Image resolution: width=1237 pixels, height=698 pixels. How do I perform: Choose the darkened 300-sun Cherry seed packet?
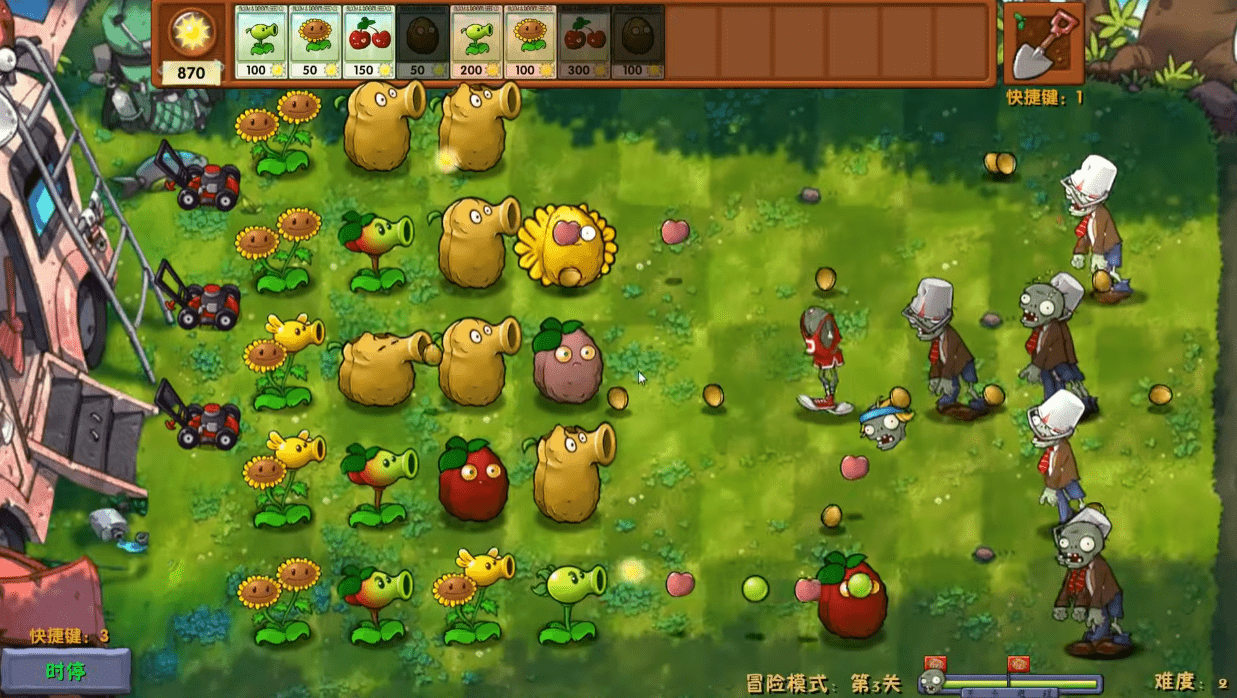tap(585, 42)
